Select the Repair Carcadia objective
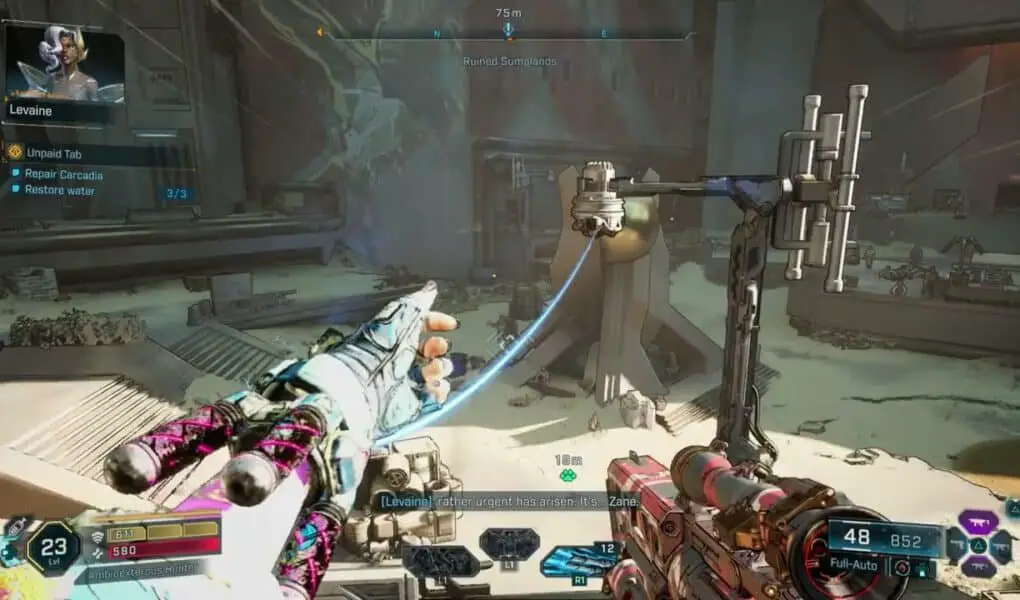1020x600 pixels. coord(63,174)
